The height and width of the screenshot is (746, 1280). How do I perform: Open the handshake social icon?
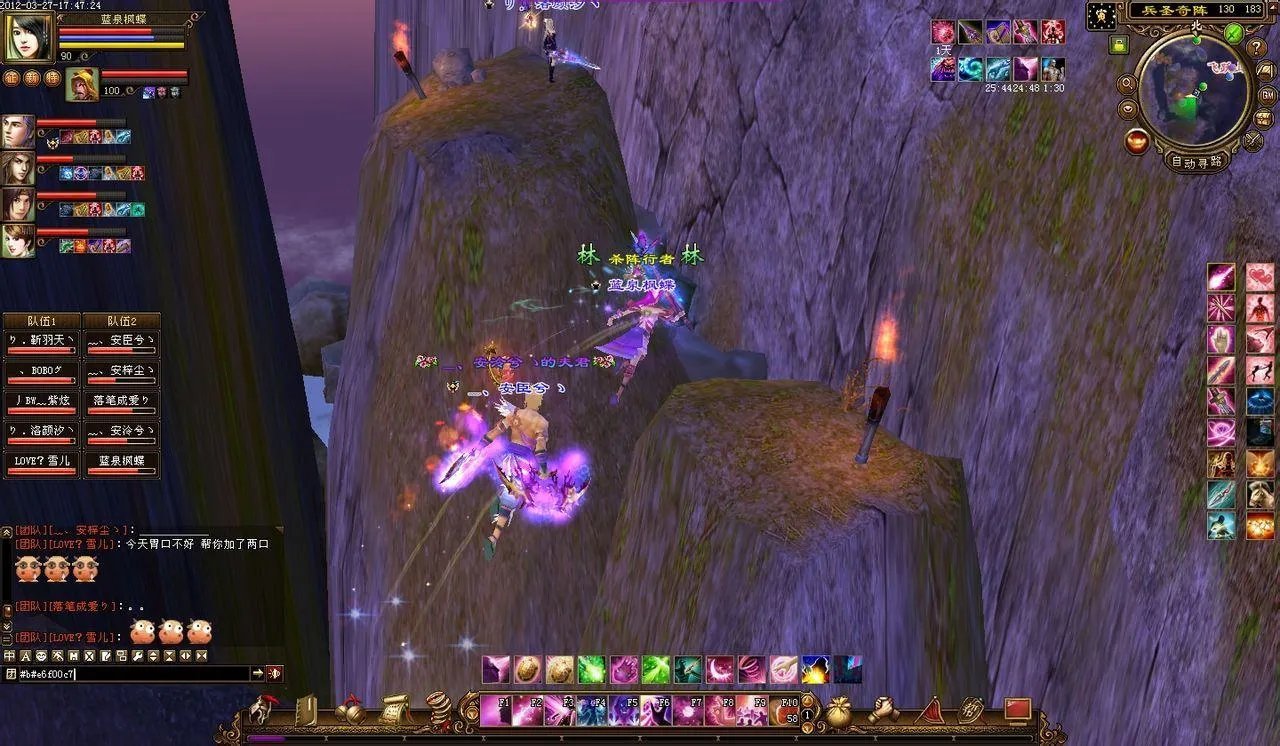click(883, 710)
